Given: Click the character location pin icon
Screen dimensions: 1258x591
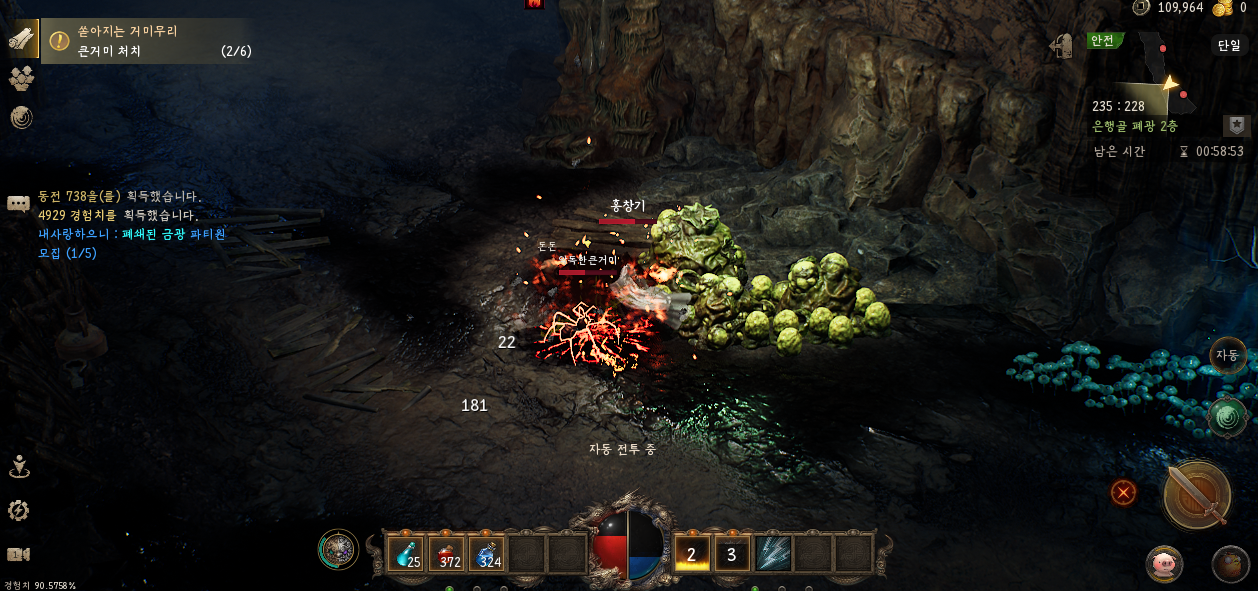Looking at the screenshot, I should click(19, 466).
